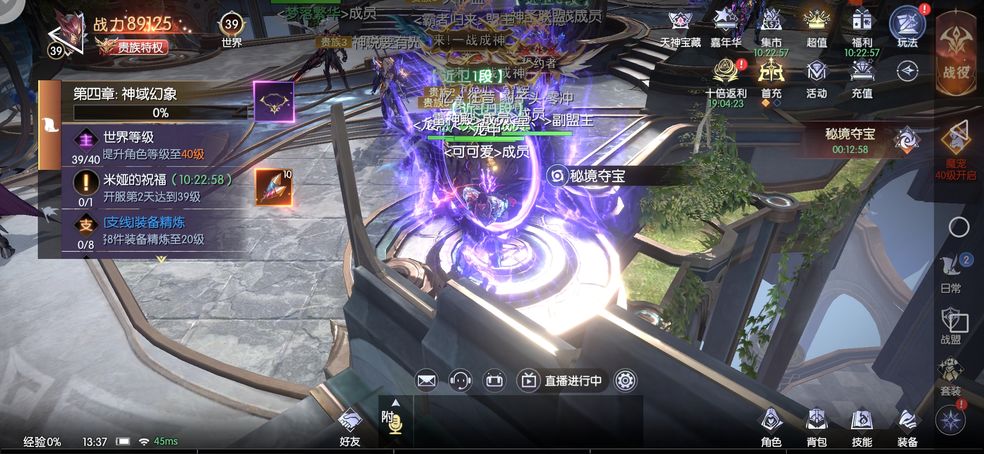Open the 活动 events icon
This screenshot has width=984, height=454.
(817, 73)
